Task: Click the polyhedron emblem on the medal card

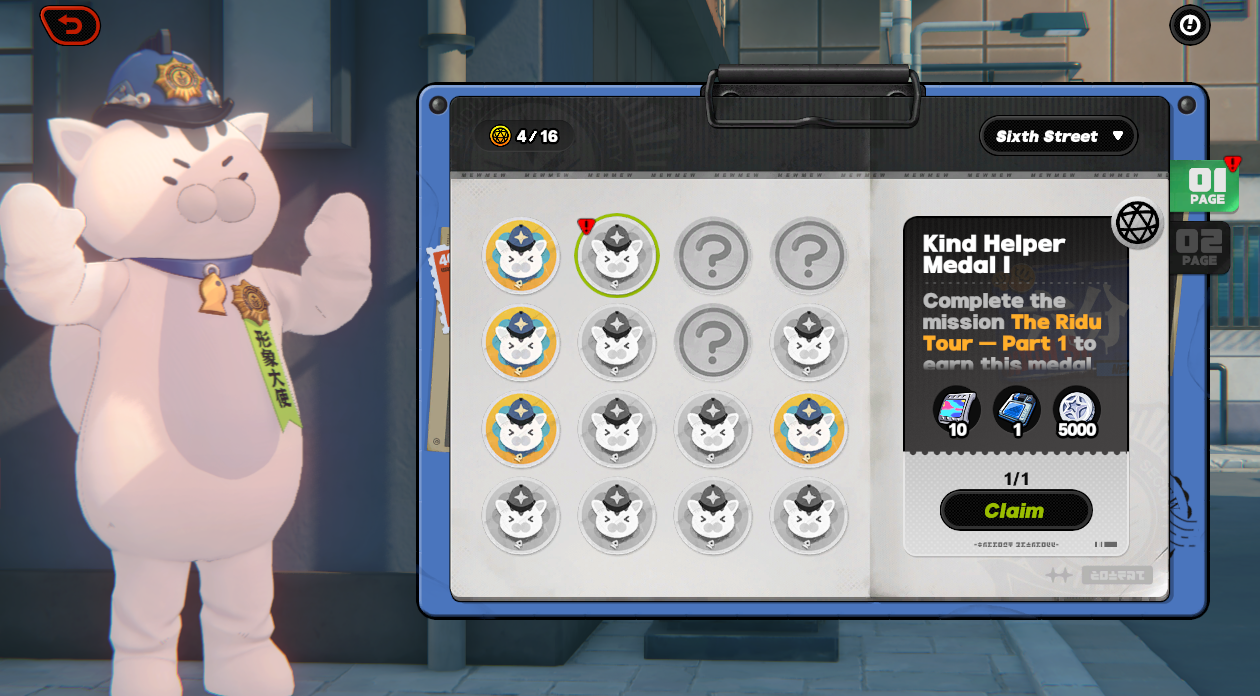Action: (1138, 222)
